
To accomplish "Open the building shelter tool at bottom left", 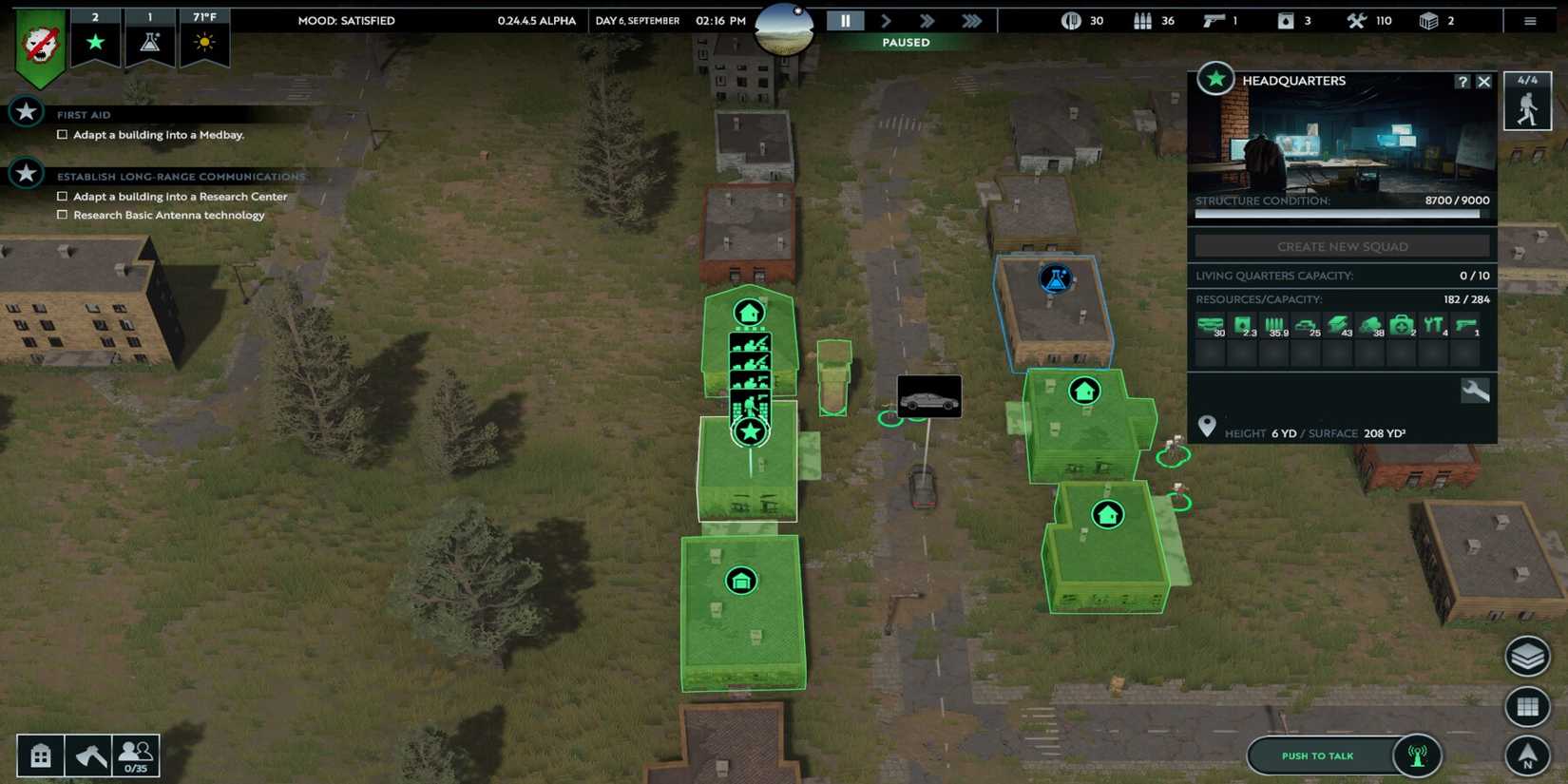I will coord(40,754).
